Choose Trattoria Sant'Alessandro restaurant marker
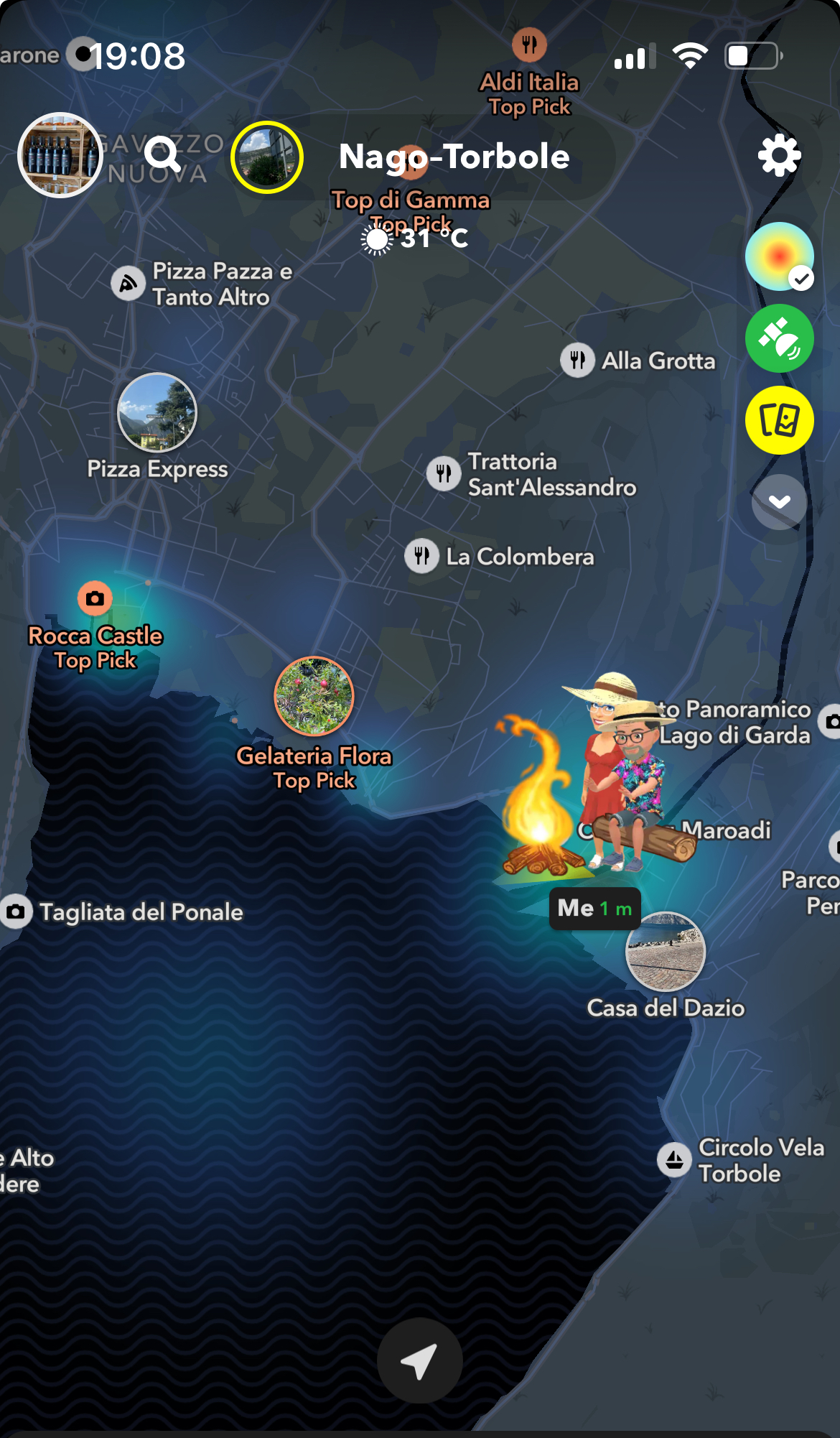Viewport: 840px width, 1438px height. pos(444,474)
